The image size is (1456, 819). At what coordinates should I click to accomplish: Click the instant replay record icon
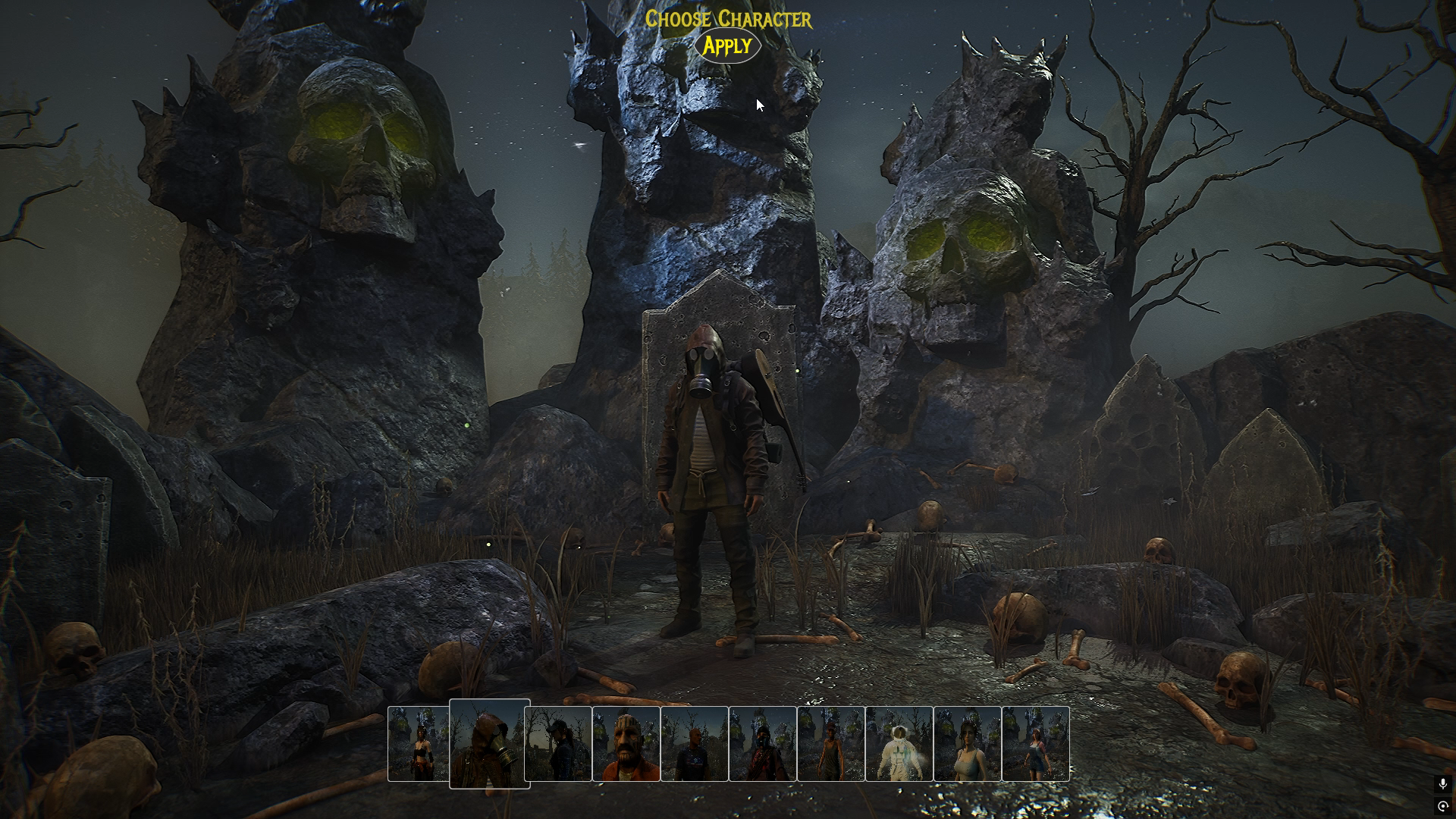pyautogui.click(x=1442, y=806)
